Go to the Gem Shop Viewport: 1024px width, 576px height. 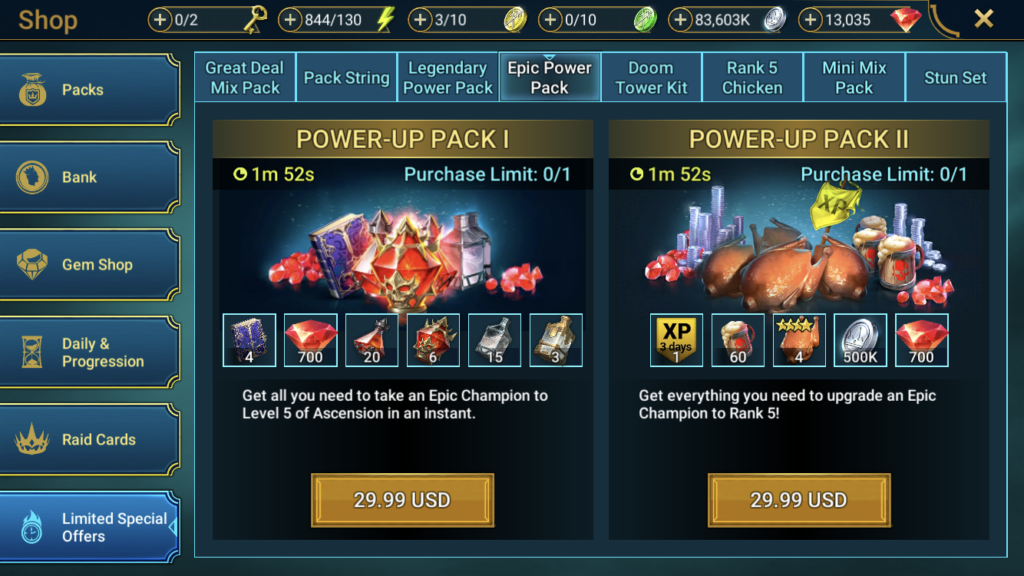[x=88, y=265]
